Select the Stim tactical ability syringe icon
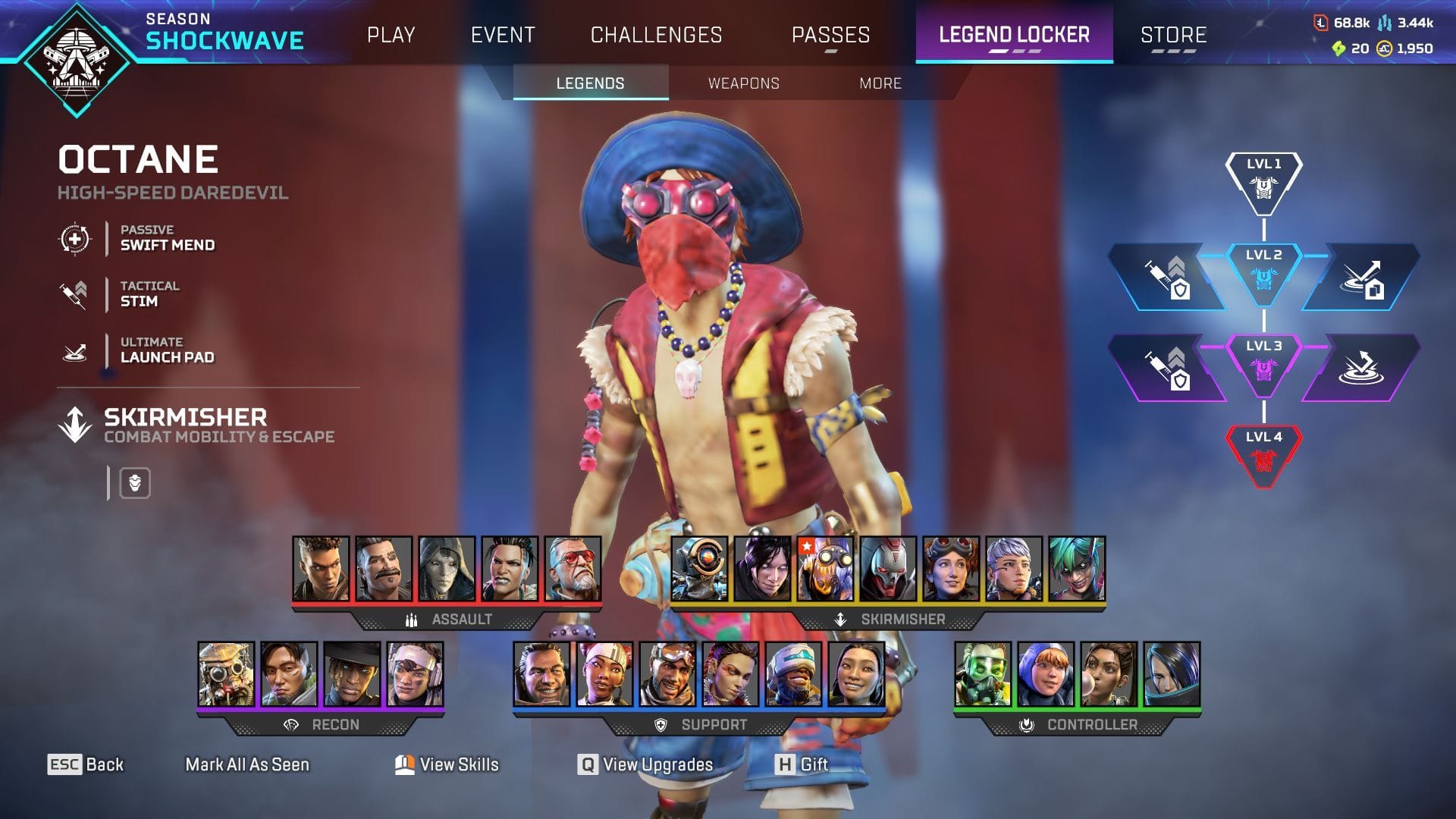 (72, 294)
